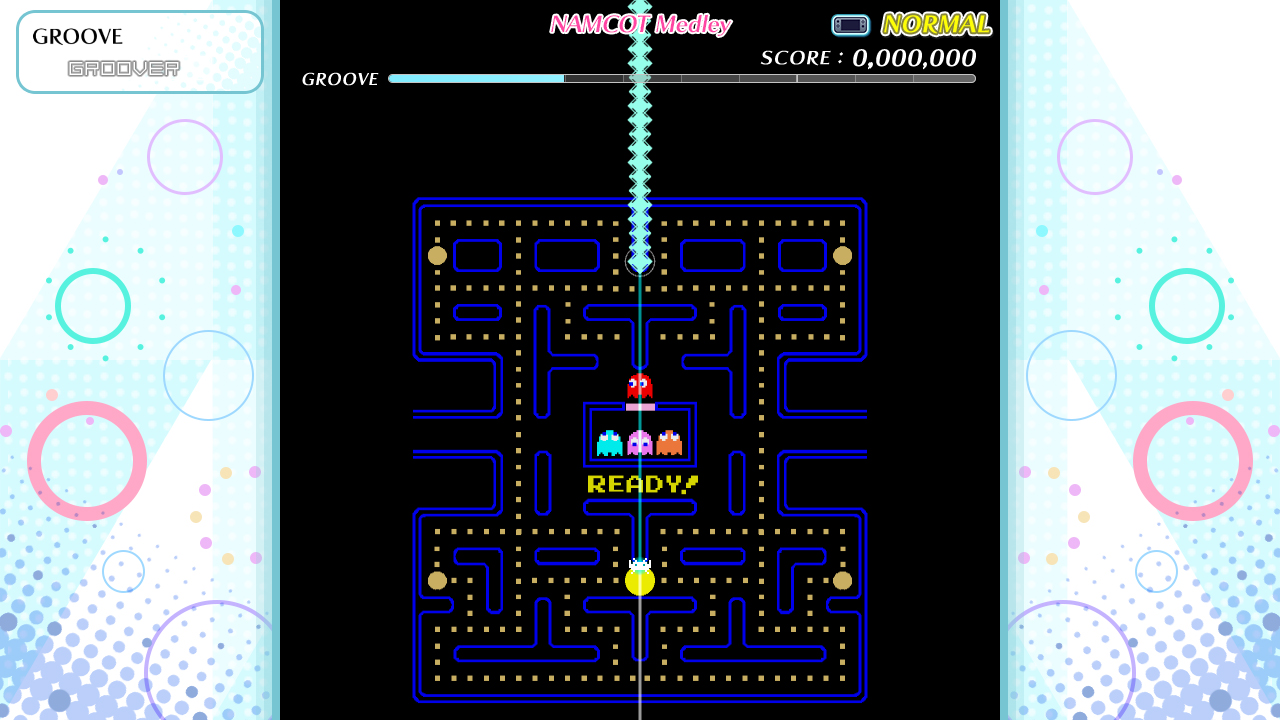Click the SCORE : 0,000,000 readout
The width and height of the screenshot is (1280, 720).
pos(868,57)
